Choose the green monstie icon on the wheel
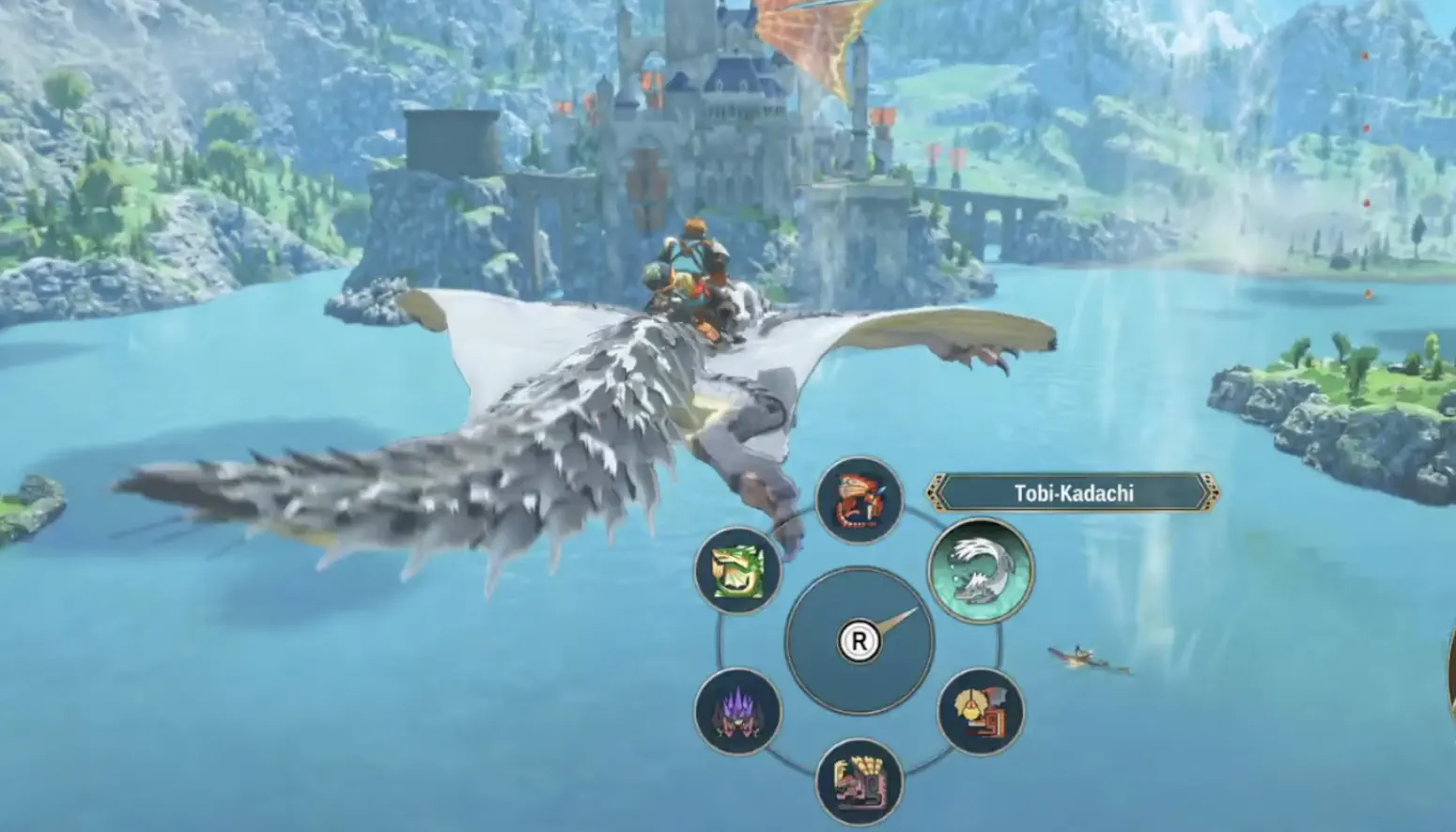Viewport: 1456px width, 832px height. [x=738, y=571]
